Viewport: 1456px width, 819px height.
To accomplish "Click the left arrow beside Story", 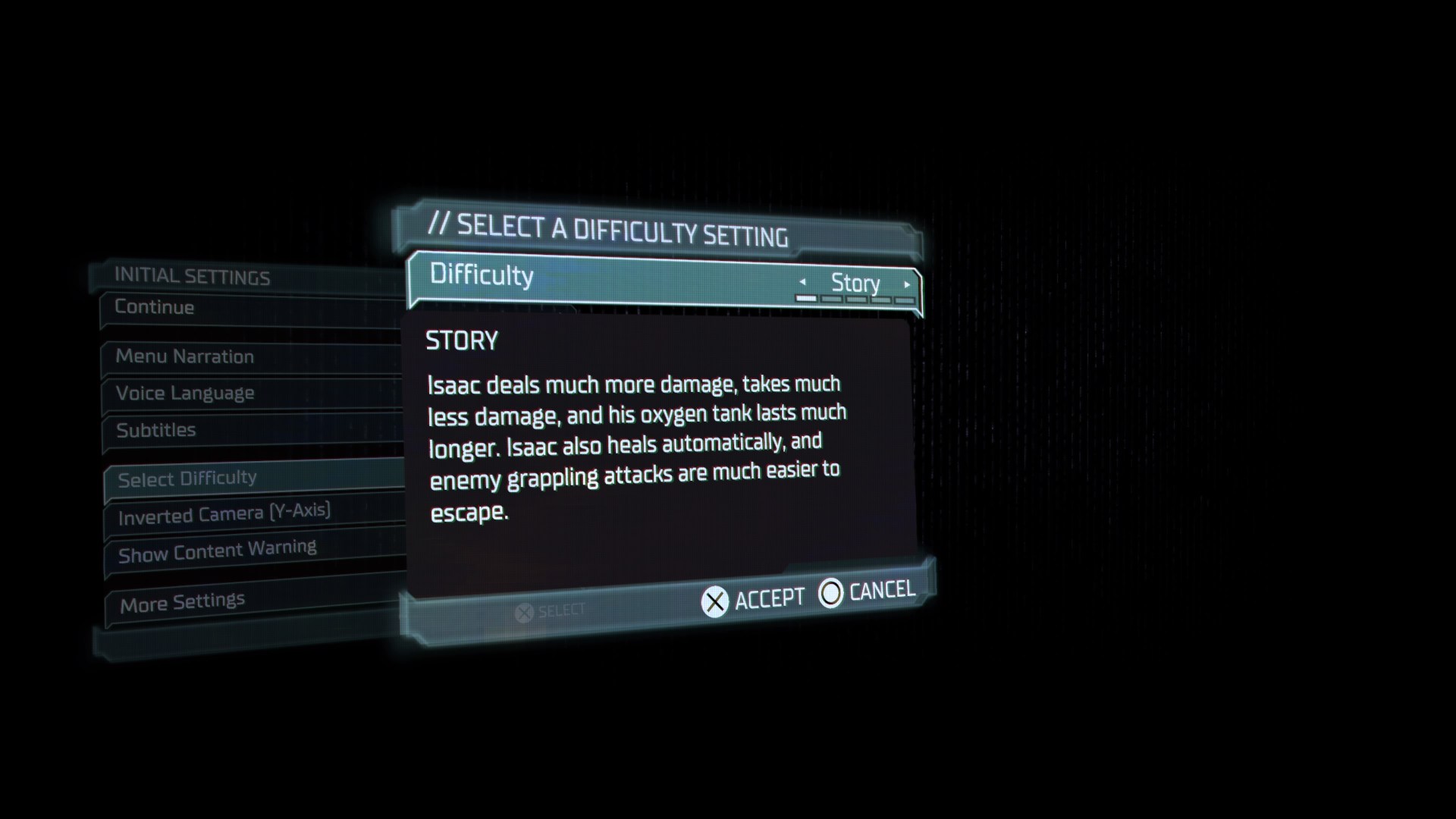I will pos(804,282).
